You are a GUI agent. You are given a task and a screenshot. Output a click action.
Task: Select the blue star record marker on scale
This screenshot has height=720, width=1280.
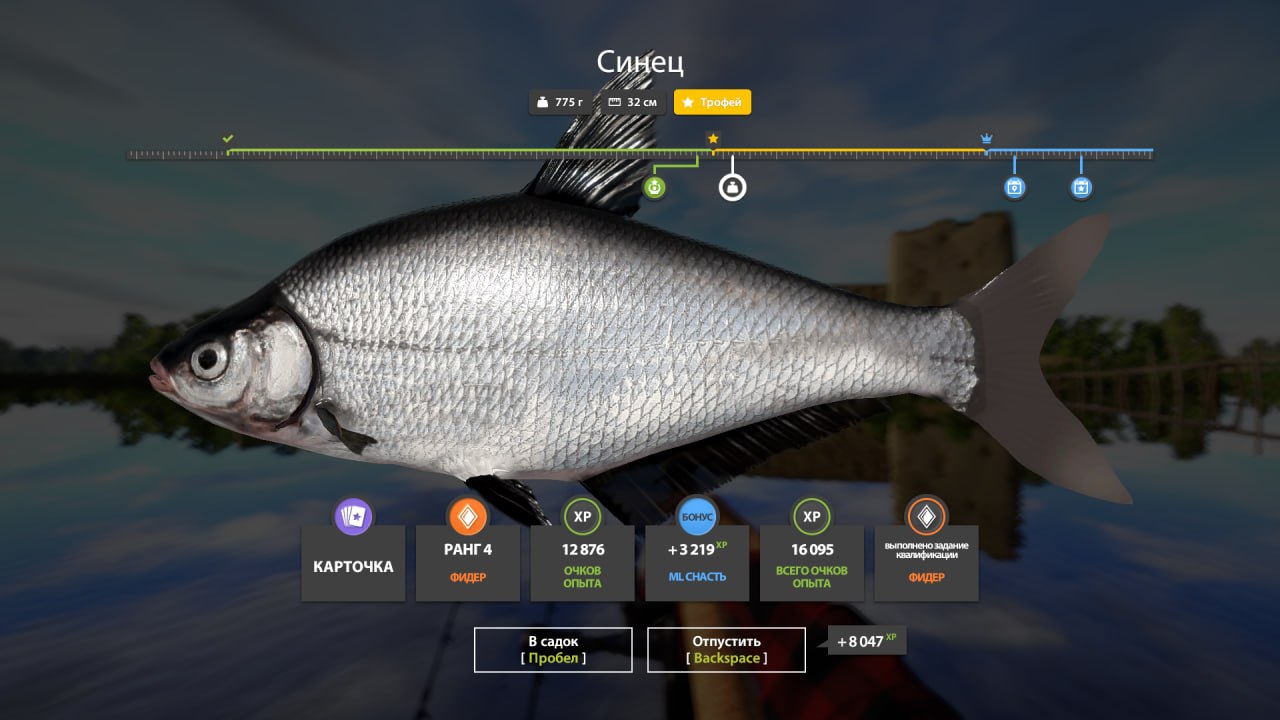1081,187
